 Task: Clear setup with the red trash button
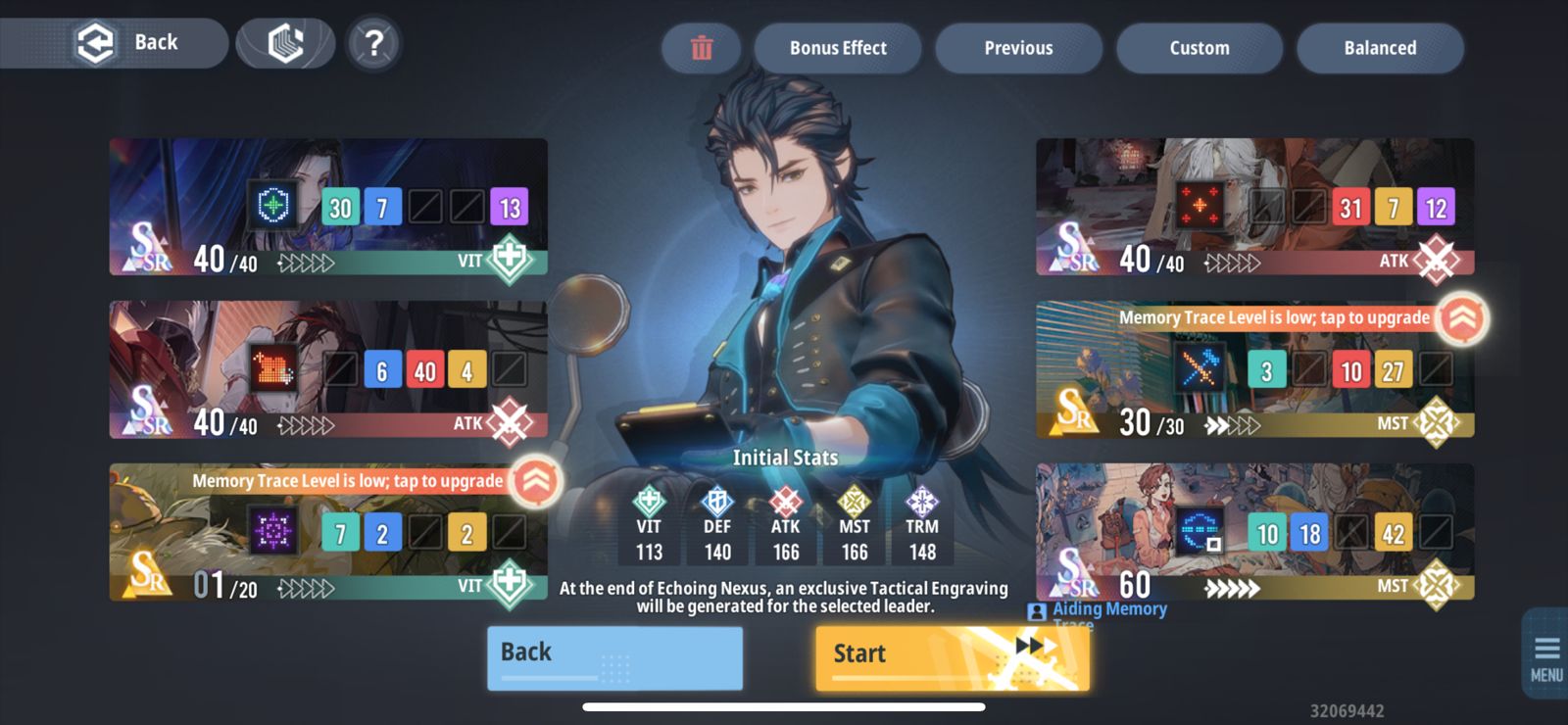point(702,48)
